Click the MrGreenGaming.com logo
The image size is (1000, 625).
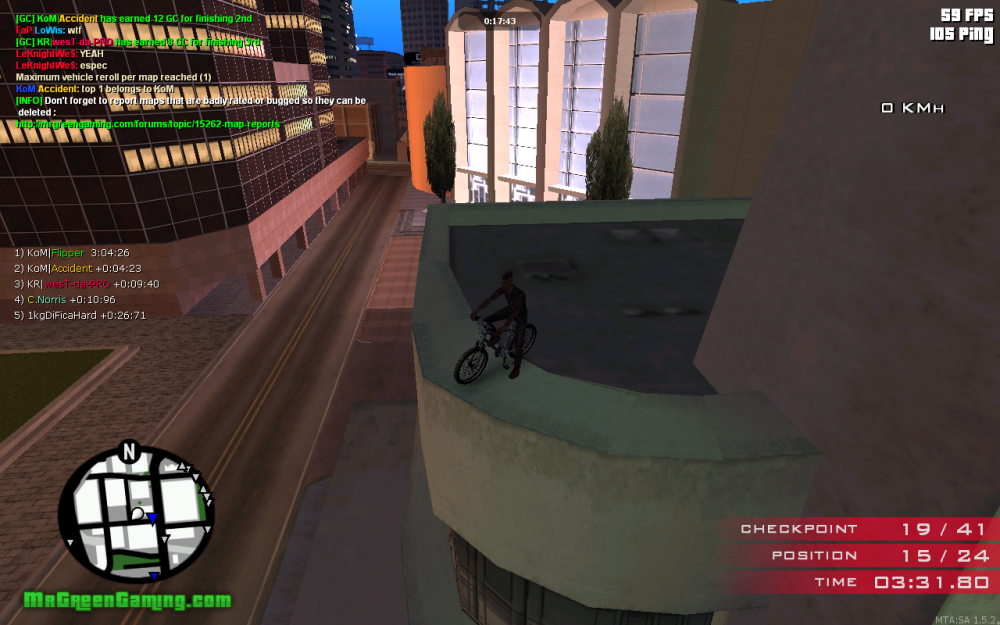(127, 601)
